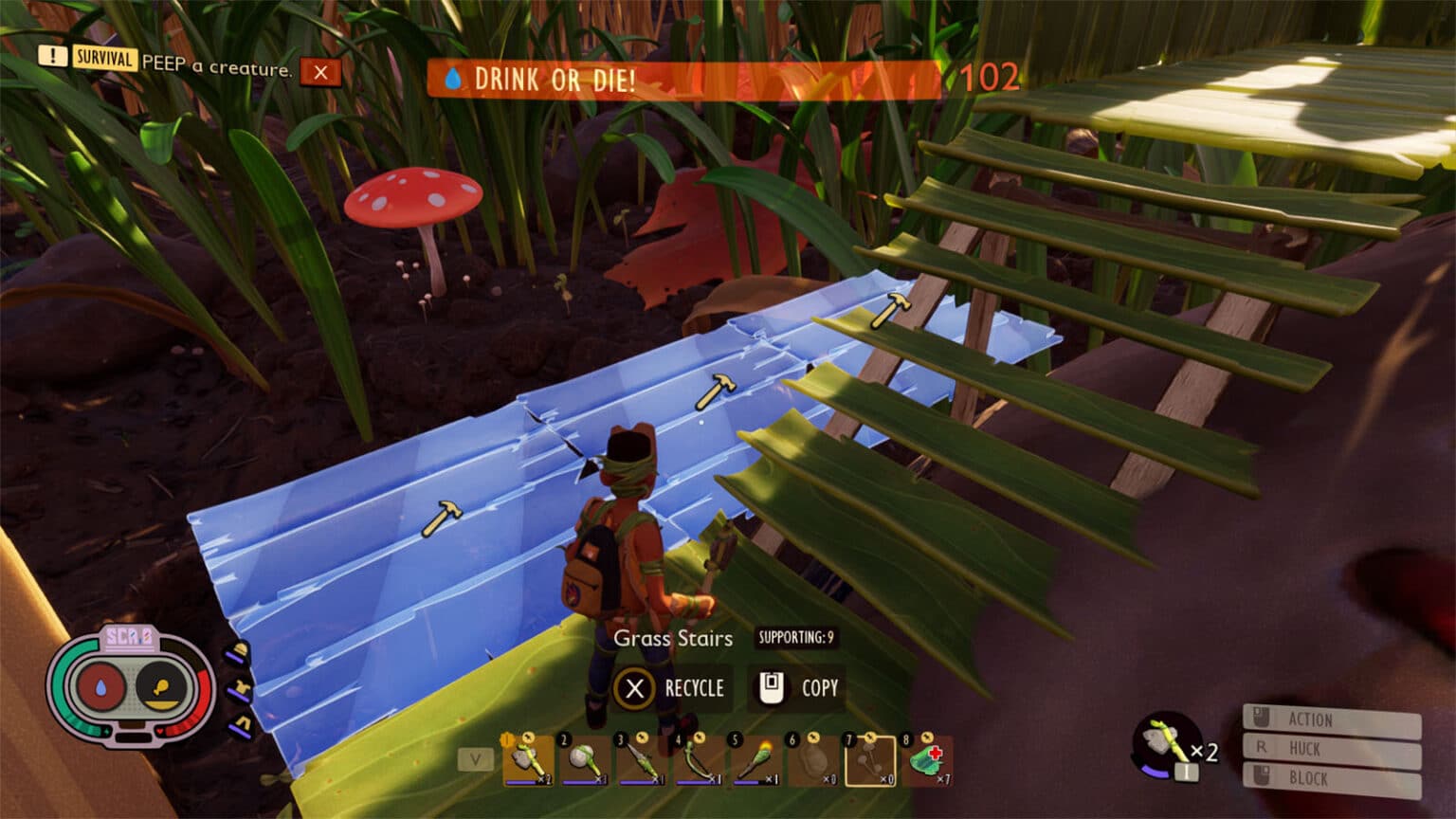Click the leg armor durability icon
This screenshot has width=1456, height=819.
click(x=240, y=726)
